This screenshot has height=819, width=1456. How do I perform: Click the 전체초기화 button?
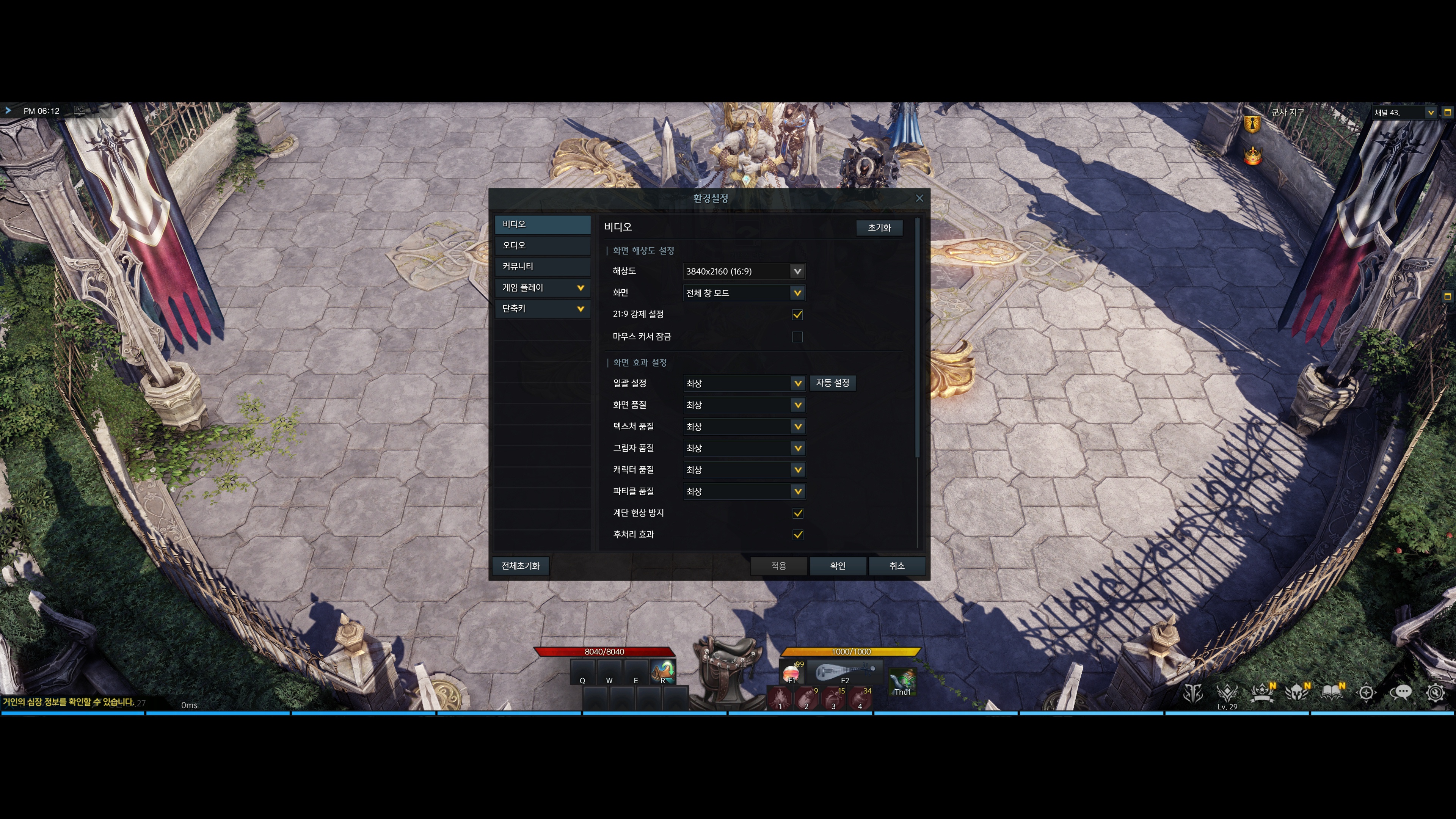pos(520,566)
